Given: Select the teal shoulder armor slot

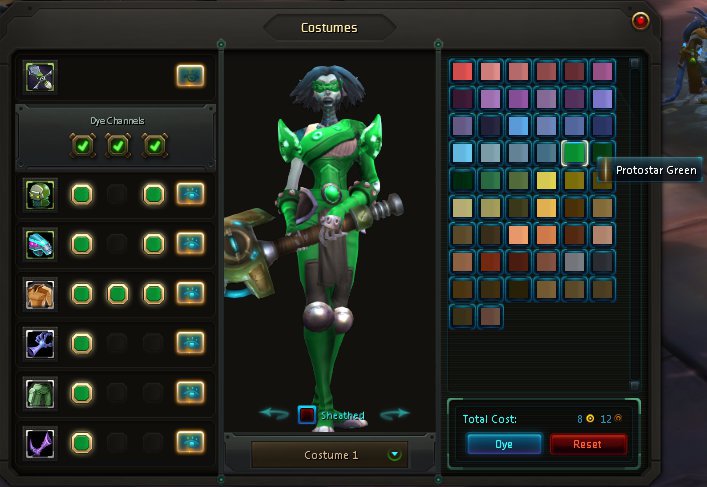Looking at the screenshot, I should point(42,244).
